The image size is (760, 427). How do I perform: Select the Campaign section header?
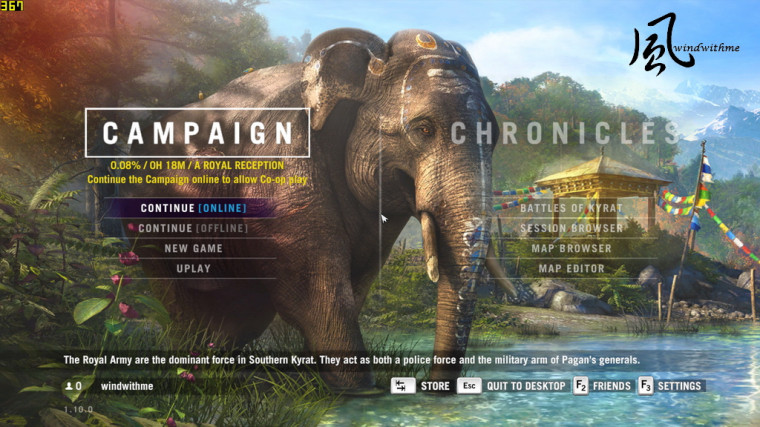click(198, 133)
